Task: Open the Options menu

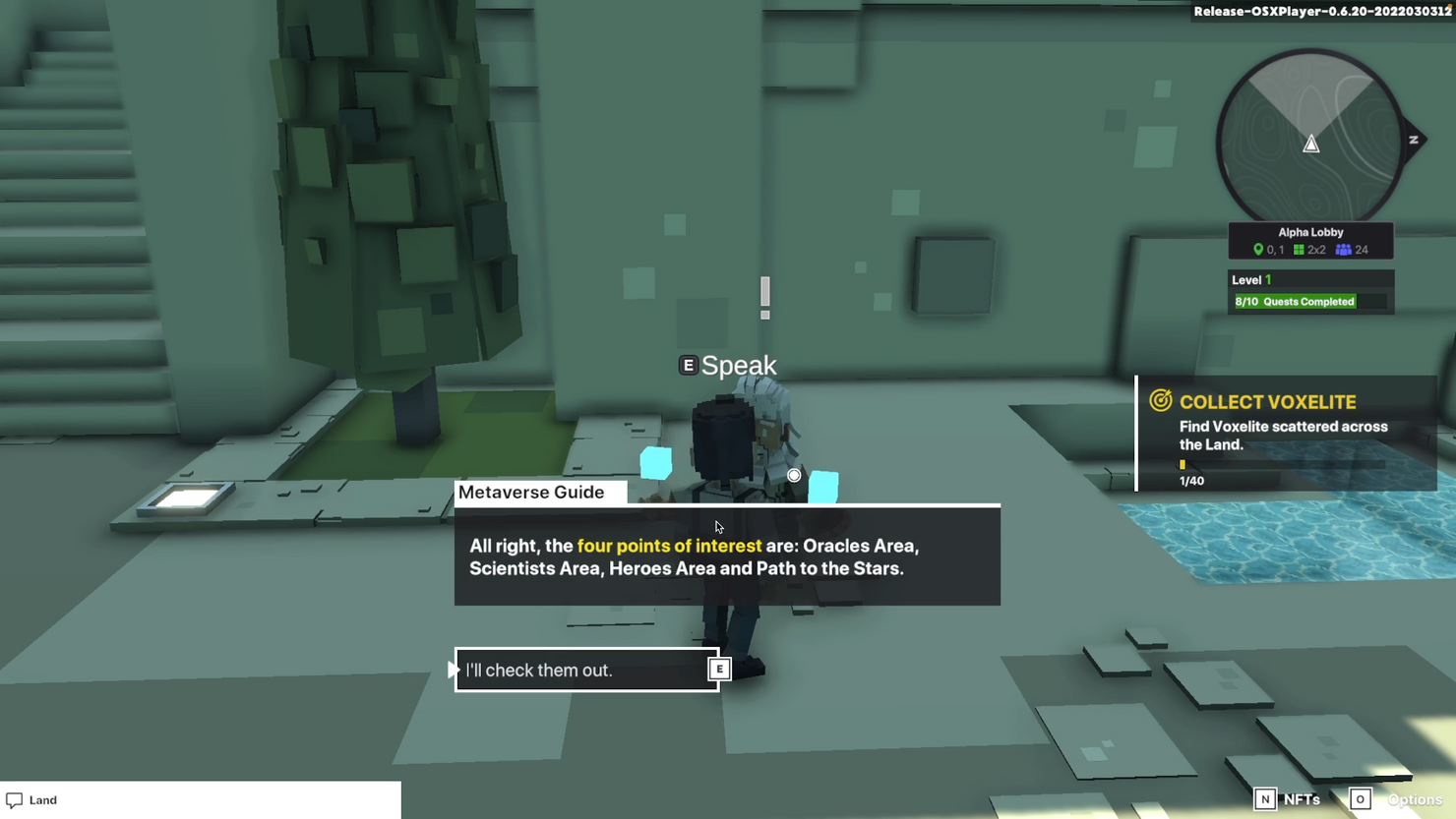Action: pos(1415,798)
